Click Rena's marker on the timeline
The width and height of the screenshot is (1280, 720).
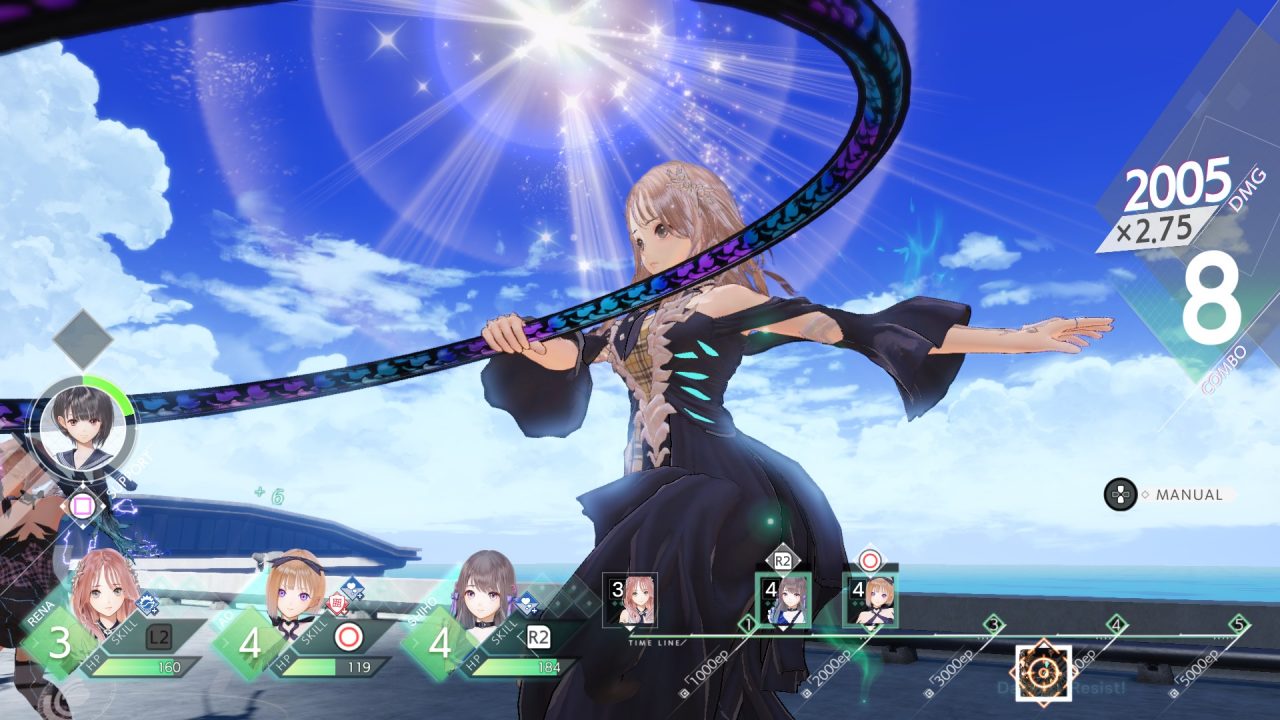click(630, 600)
